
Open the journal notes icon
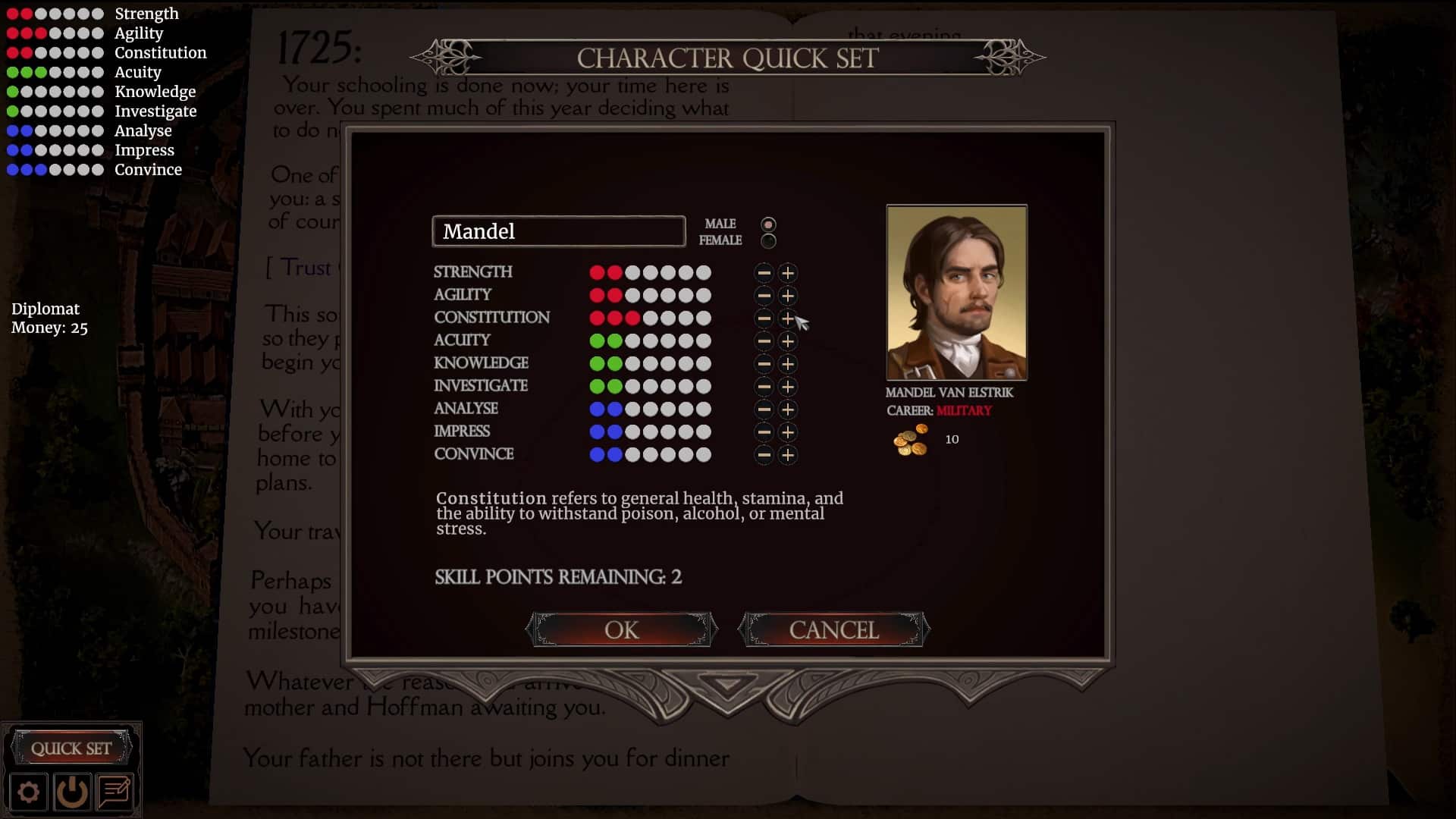pyautogui.click(x=115, y=792)
